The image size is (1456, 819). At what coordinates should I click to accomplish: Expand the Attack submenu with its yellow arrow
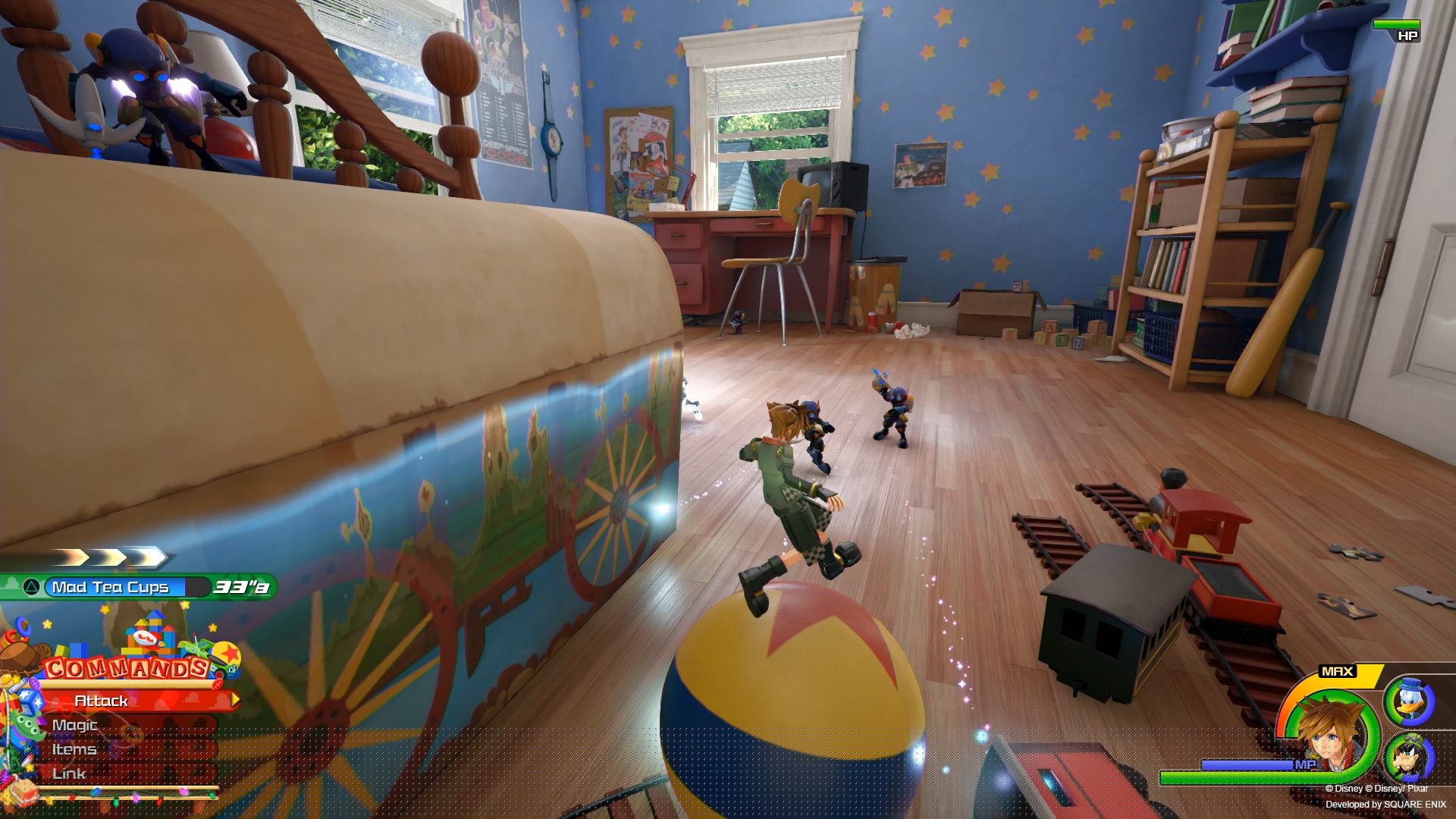point(235,699)
